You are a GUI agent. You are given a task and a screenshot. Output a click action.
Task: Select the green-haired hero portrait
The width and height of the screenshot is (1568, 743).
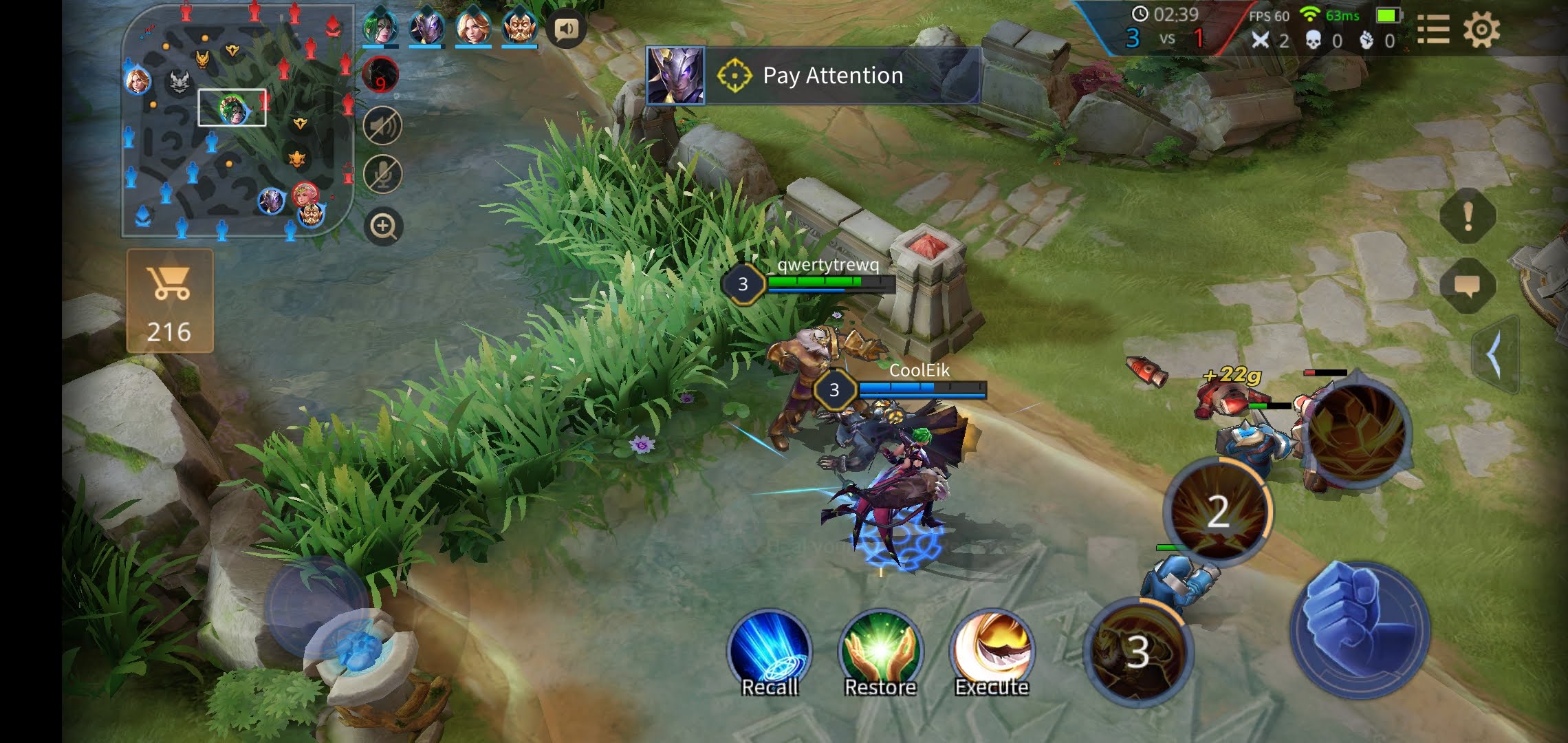click(380, 28)
